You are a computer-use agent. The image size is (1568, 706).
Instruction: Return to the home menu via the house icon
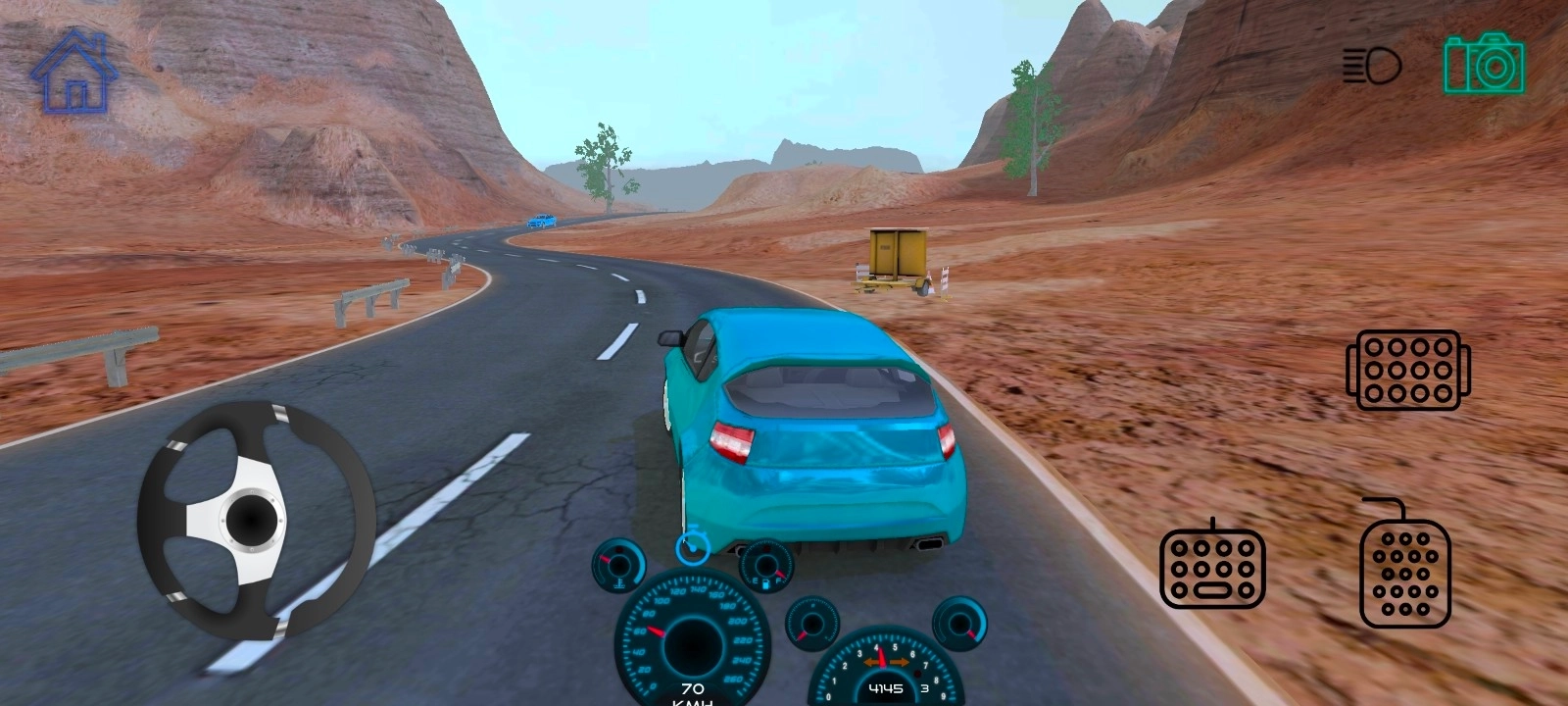point(74,71)
